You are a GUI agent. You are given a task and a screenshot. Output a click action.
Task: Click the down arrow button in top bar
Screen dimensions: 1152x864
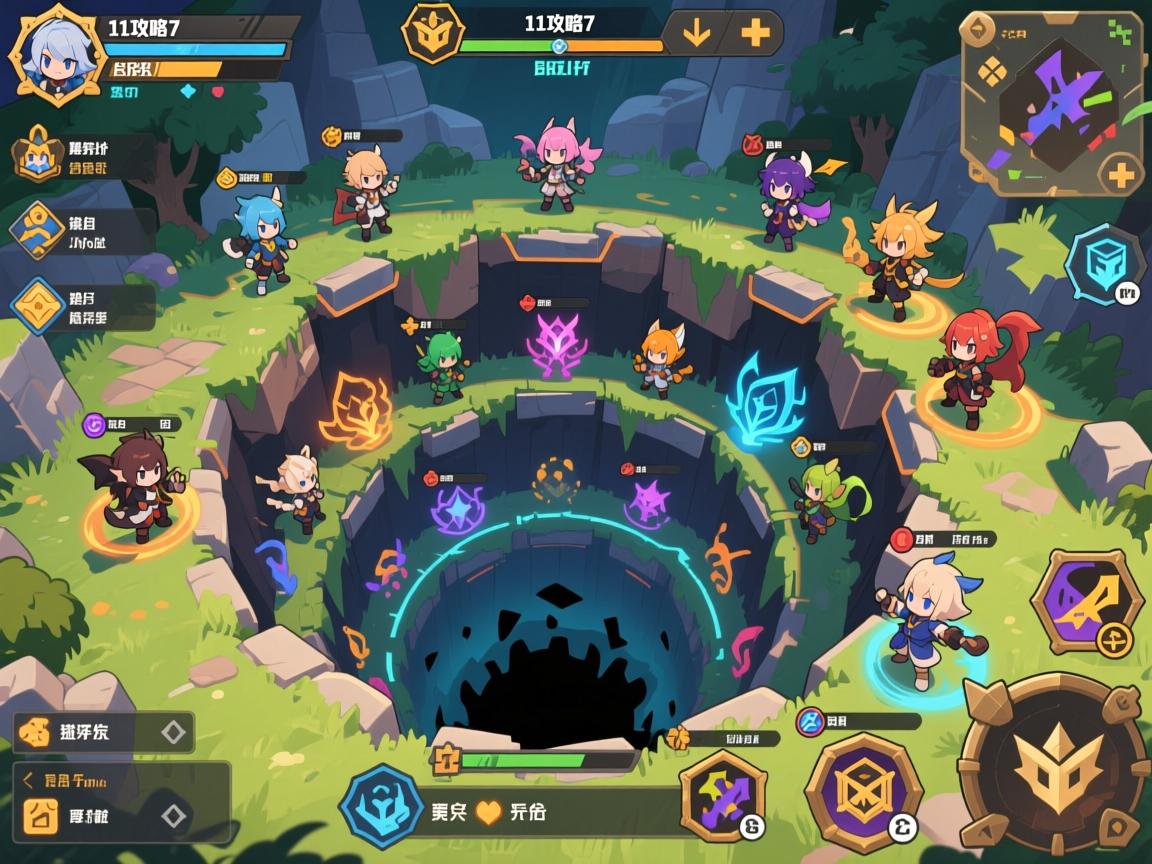[695, 33]
